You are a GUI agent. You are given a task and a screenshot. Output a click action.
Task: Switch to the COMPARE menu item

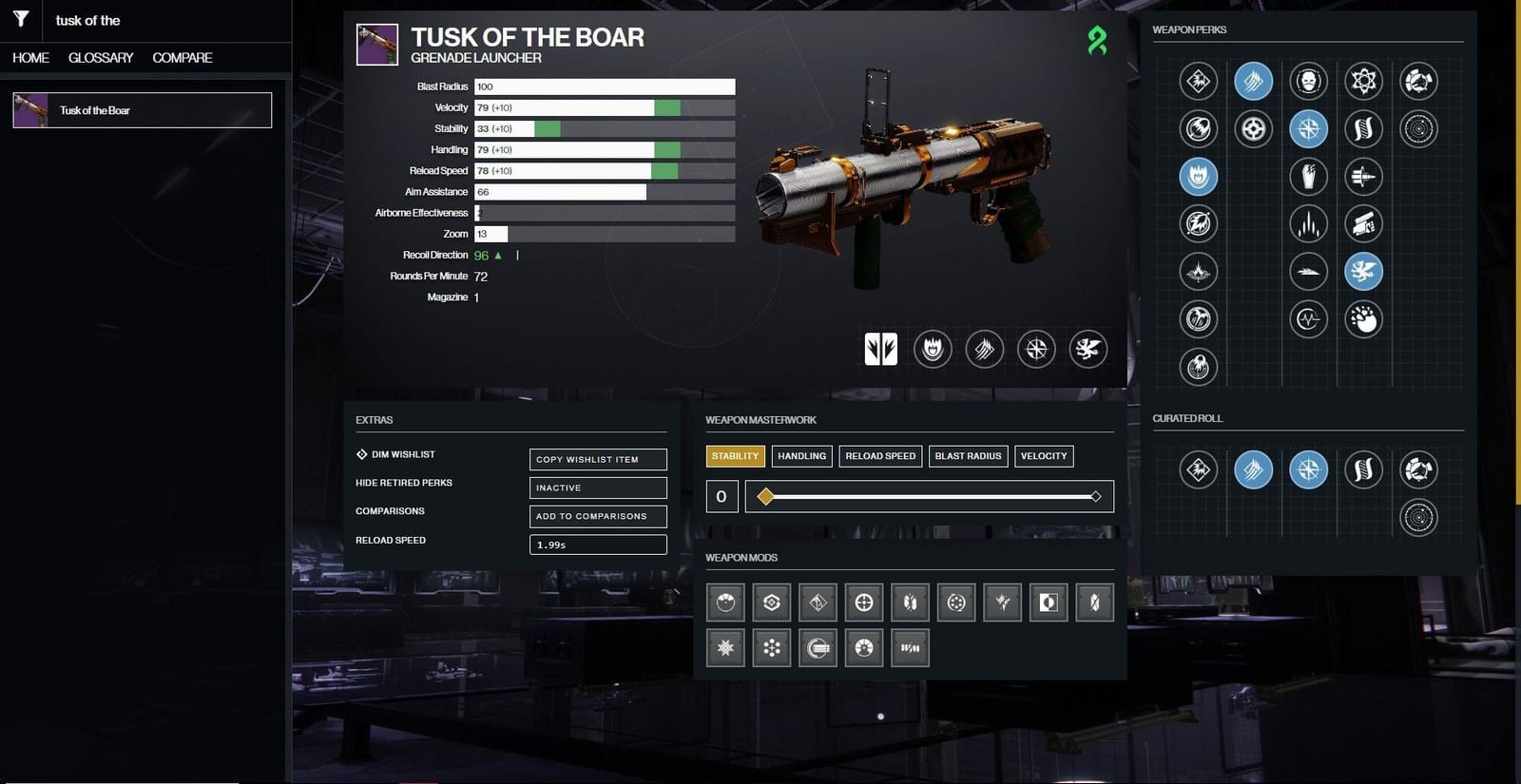pos(181,57)
